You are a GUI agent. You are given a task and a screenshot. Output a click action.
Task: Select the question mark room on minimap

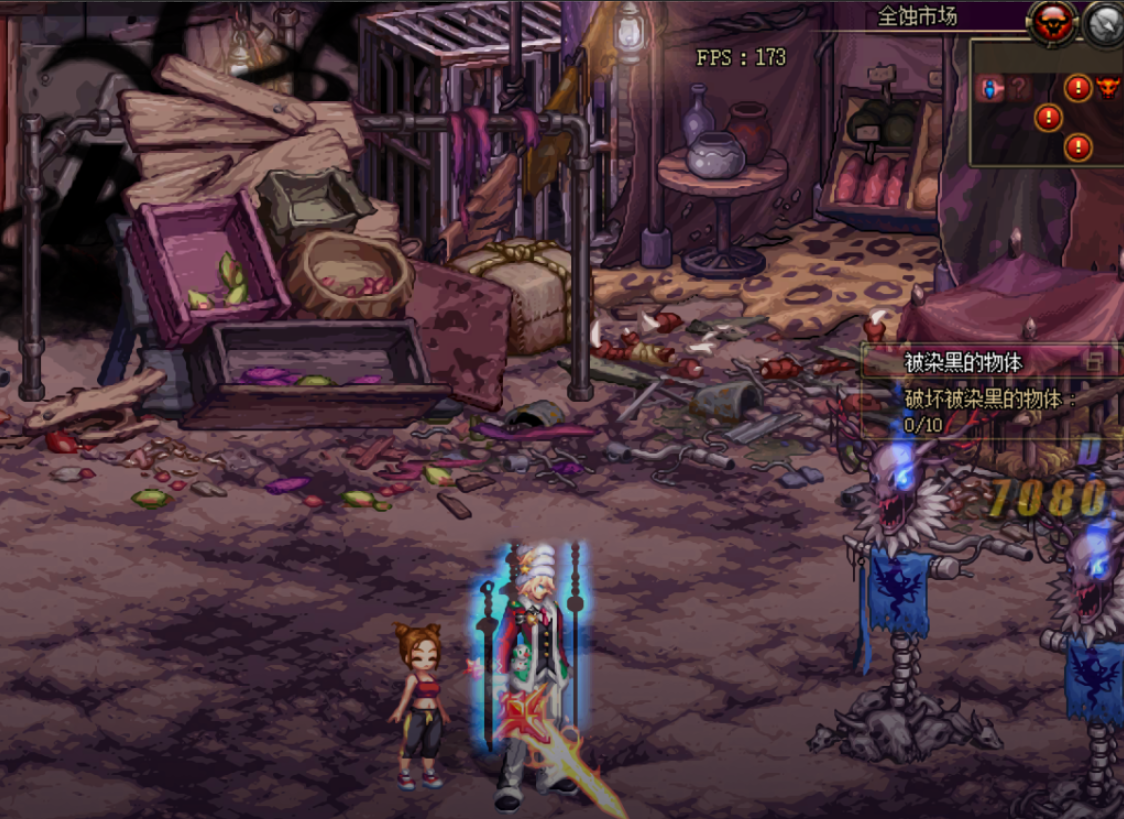1018,89
